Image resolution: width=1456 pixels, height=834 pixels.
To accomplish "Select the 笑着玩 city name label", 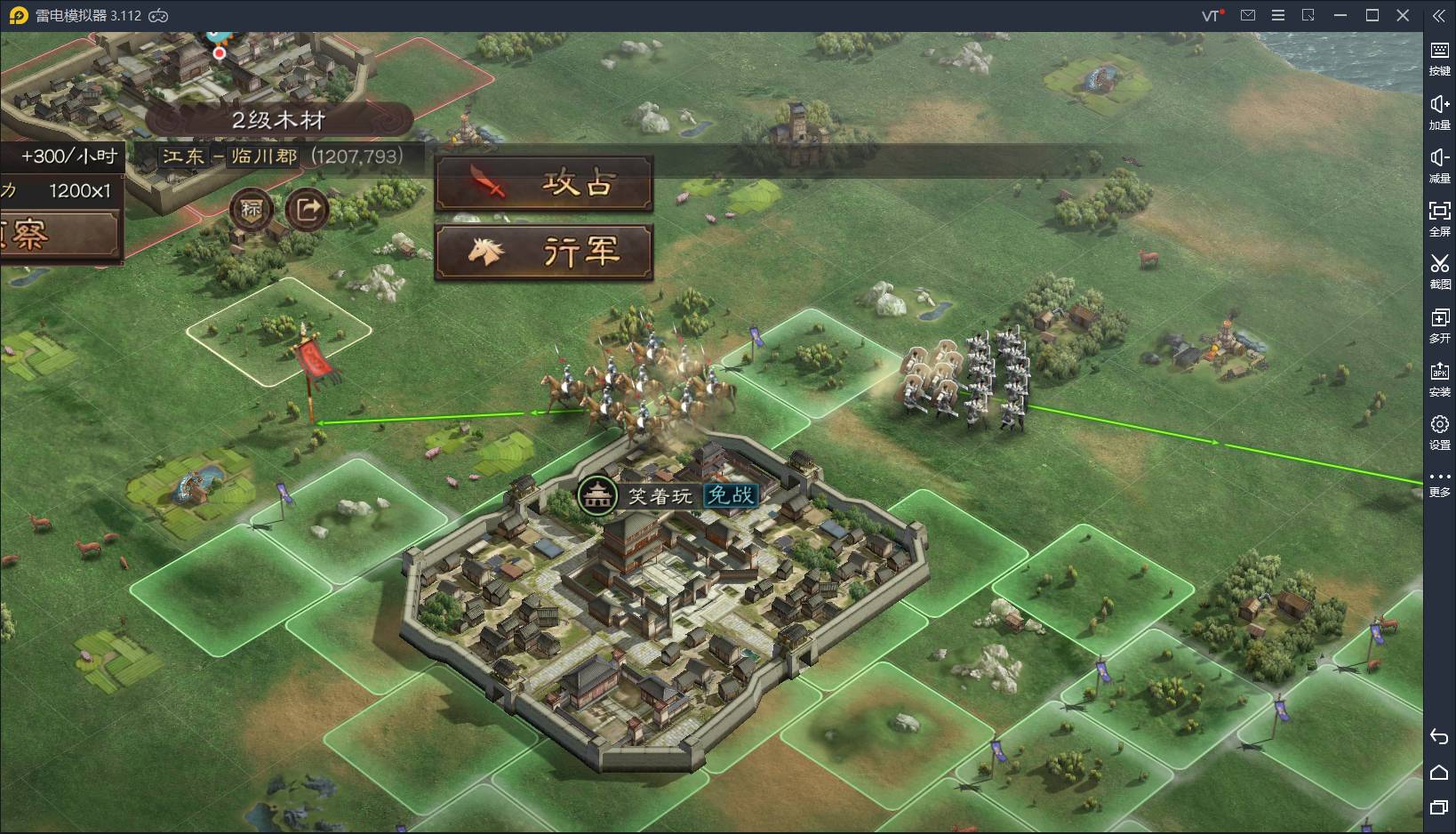I will (x=660, y=496).
